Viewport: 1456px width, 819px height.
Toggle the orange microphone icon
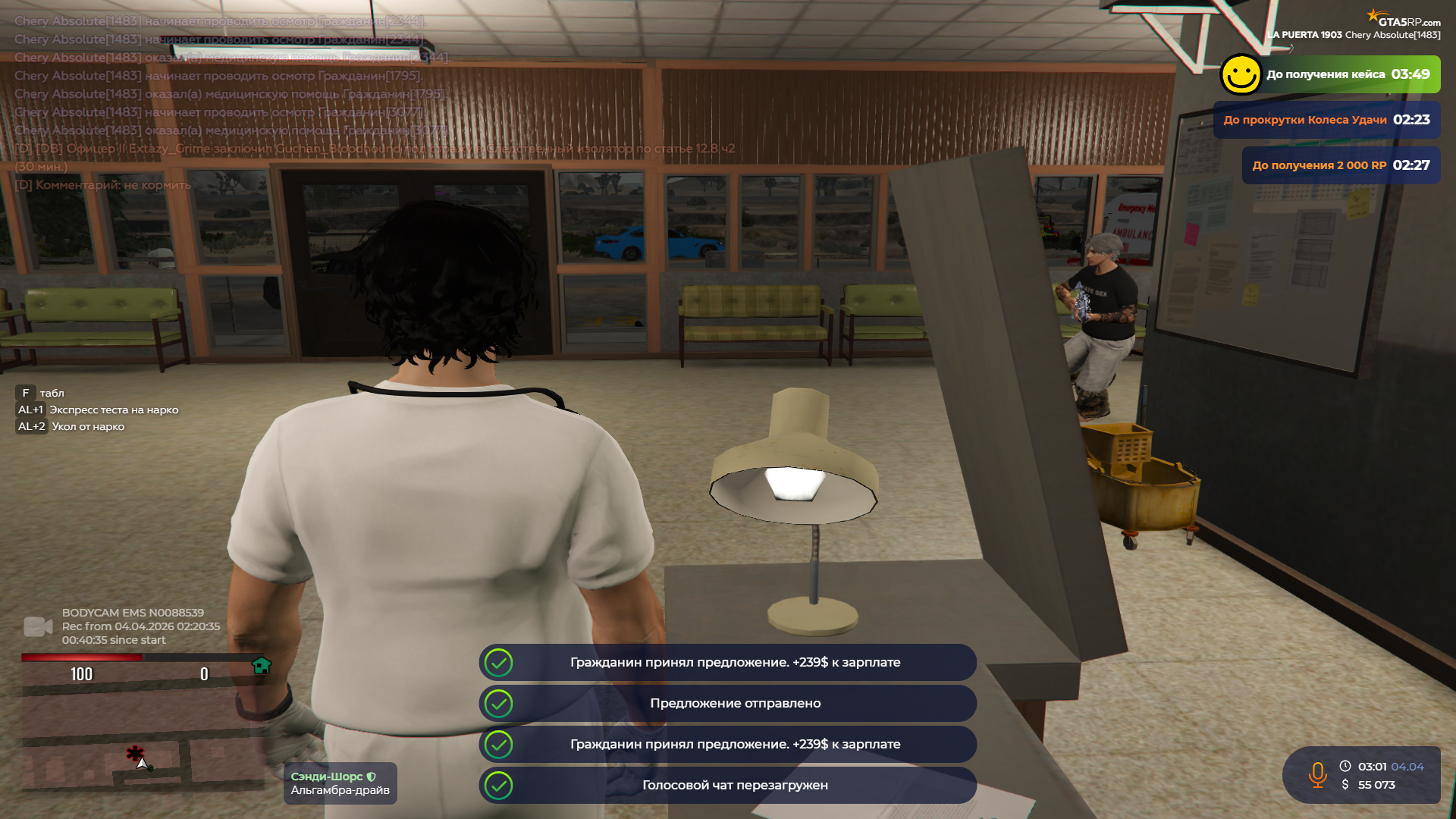1317,775
